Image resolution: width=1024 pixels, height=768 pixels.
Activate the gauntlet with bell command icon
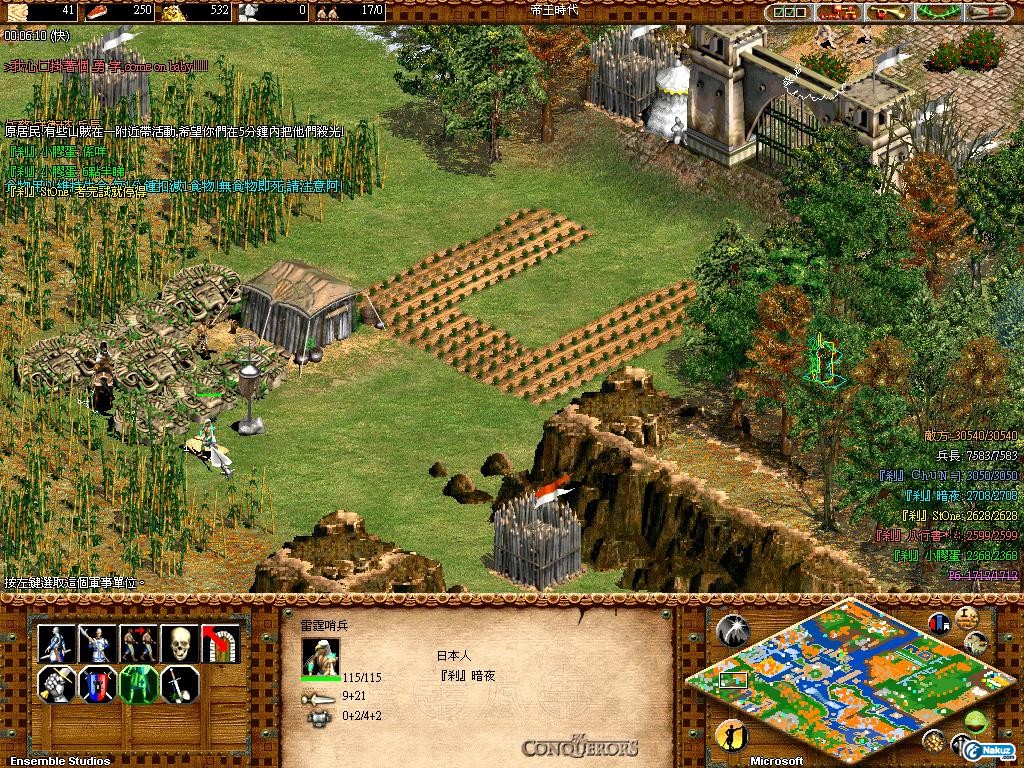tap(57, 685)
